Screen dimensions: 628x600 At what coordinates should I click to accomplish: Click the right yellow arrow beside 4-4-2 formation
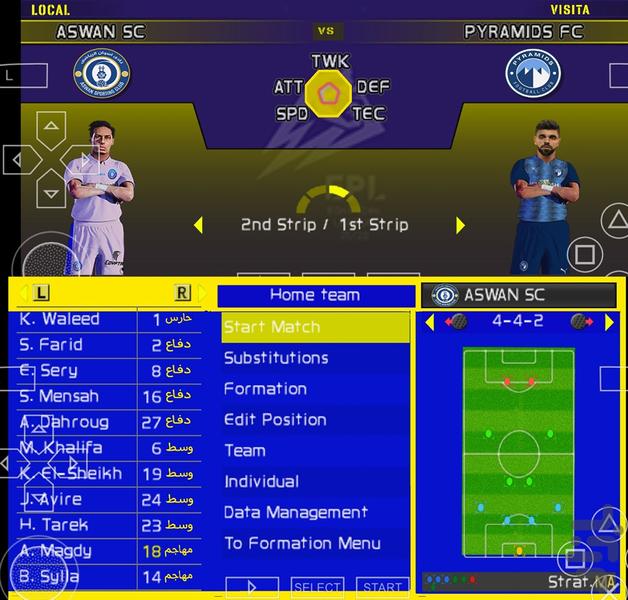coord(609,322)
